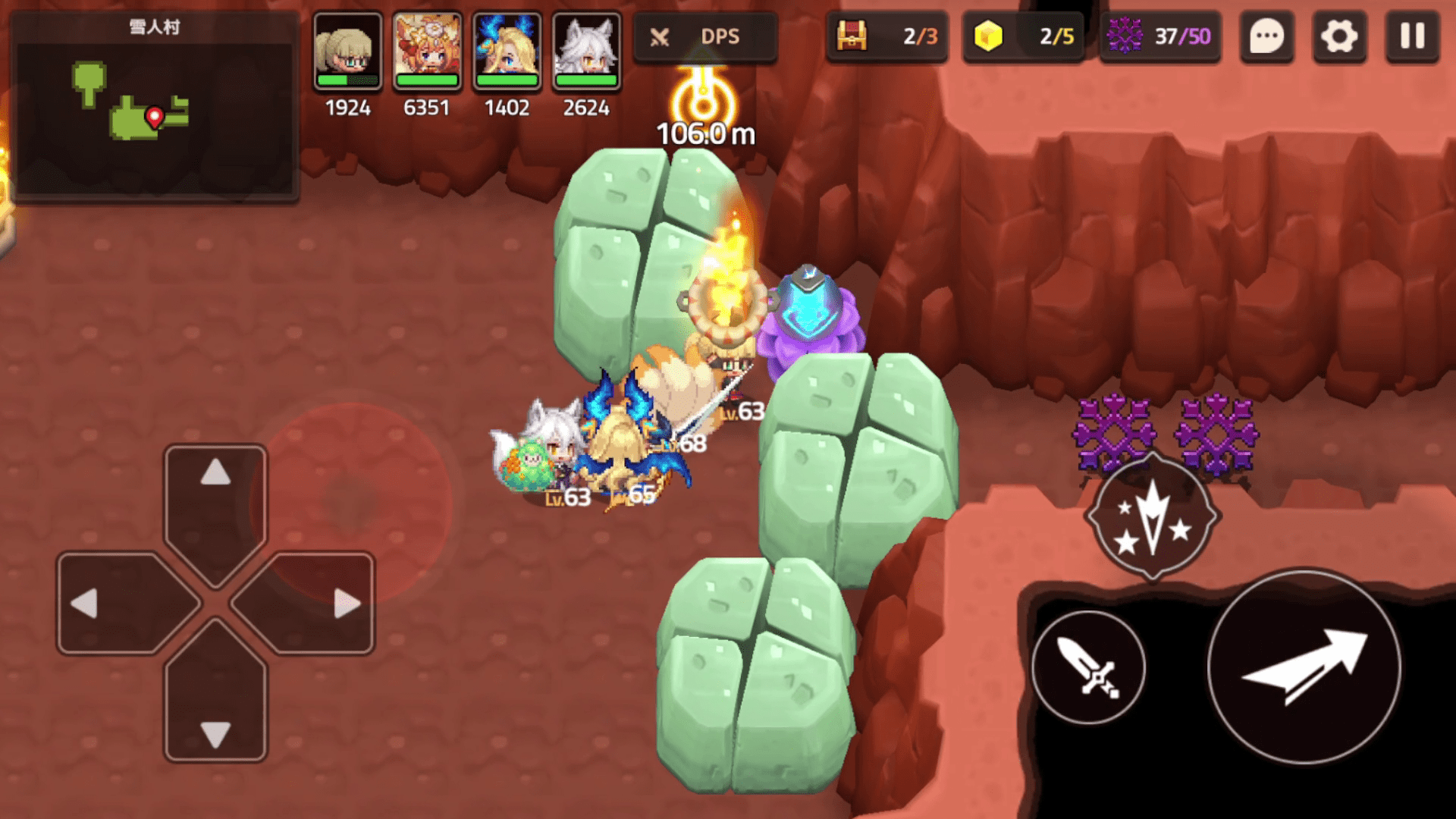Toggle the DPS meter button
This screenshot has width=1456, height=819.
click(704, 36)
